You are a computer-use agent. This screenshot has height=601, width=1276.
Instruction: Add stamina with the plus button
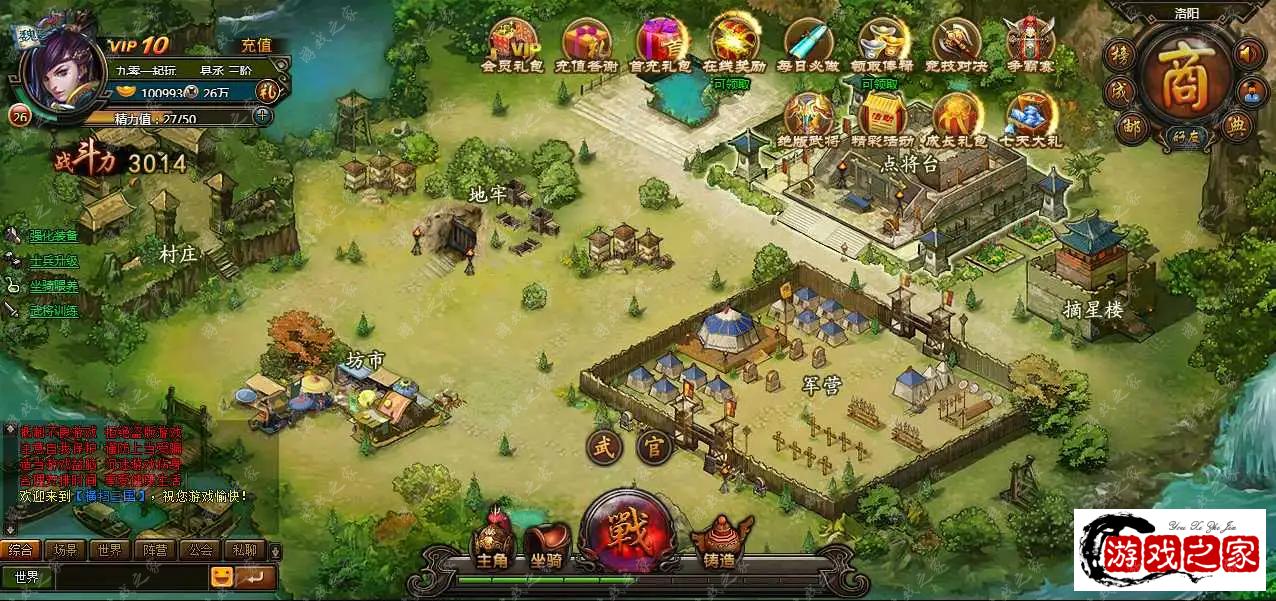pos(262,116)
